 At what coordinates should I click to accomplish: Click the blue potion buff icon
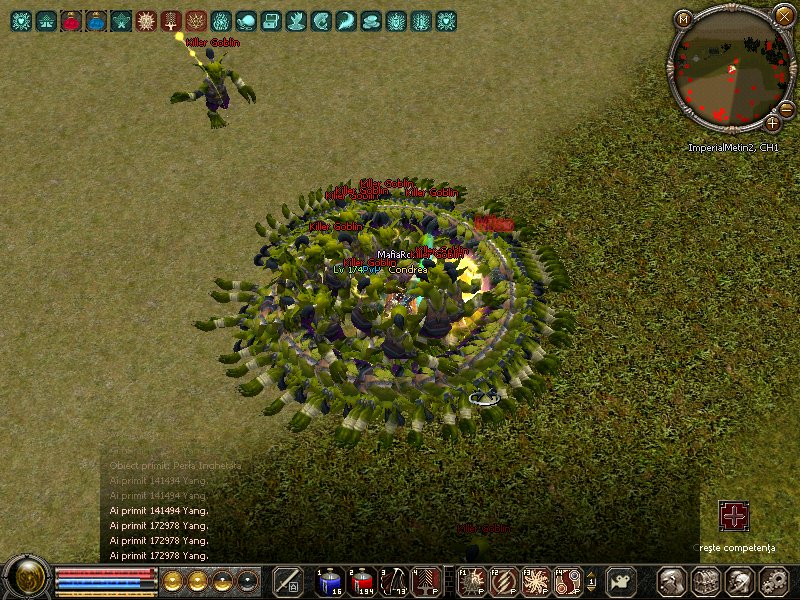pyautogui.click(x=96, y=19)
